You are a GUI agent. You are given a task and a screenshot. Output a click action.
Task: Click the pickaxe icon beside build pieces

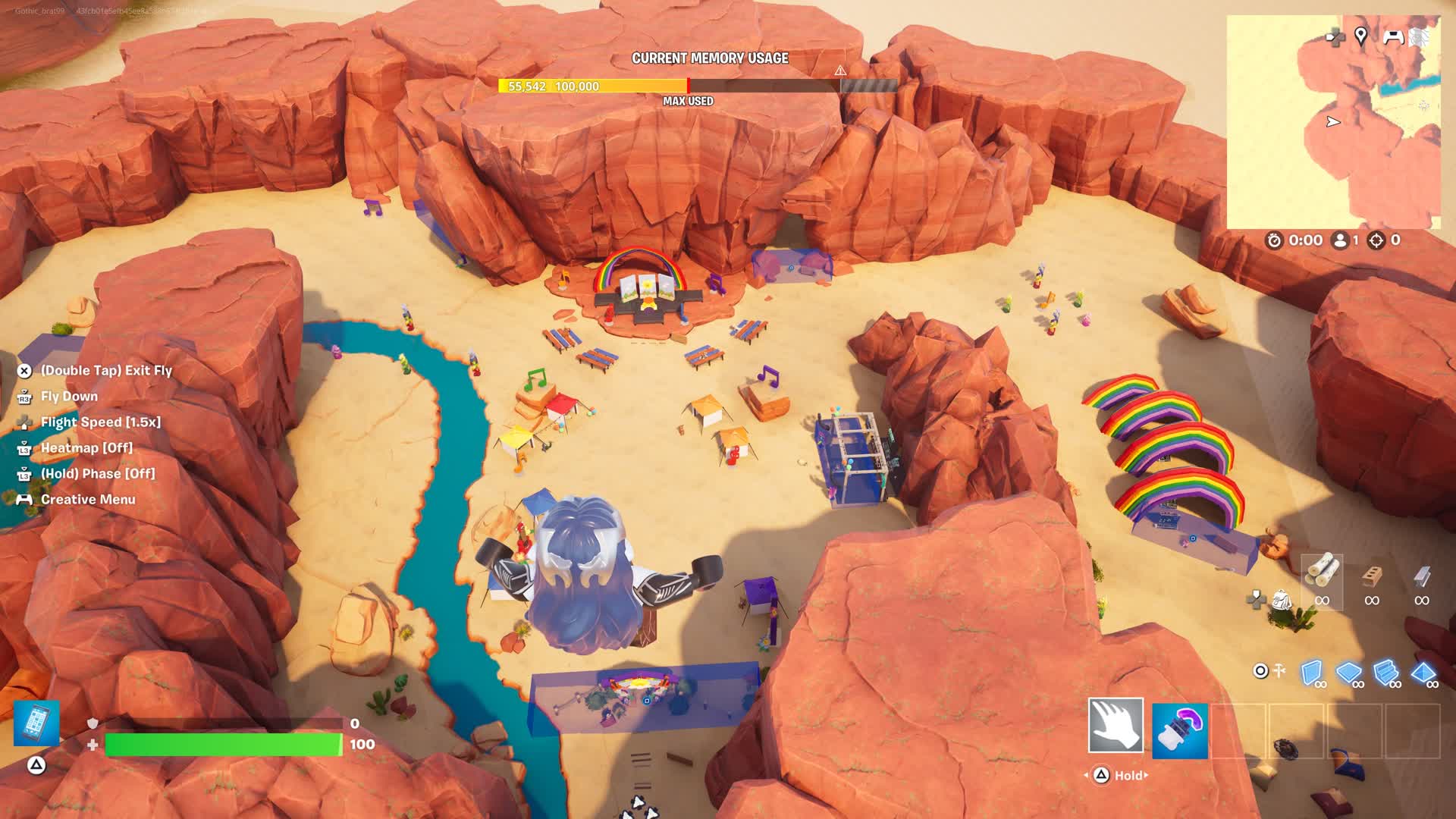tap(1280, 670)
